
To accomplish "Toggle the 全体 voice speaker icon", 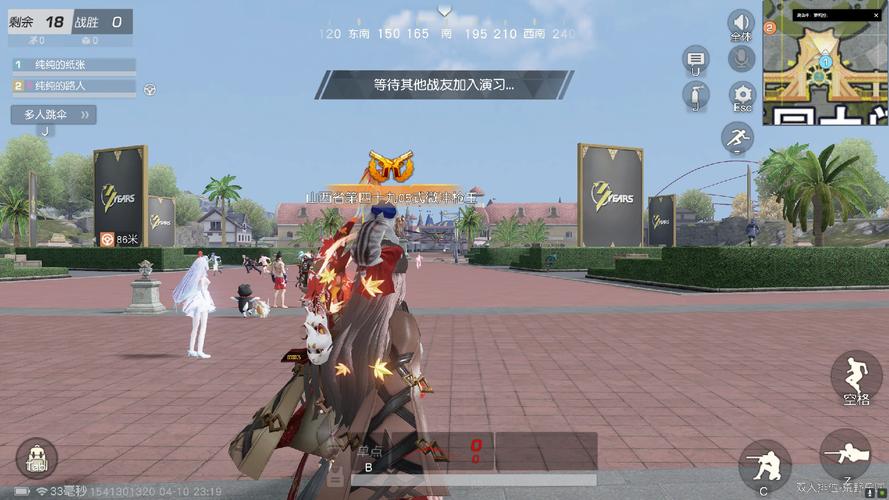I will pos(741,24).
